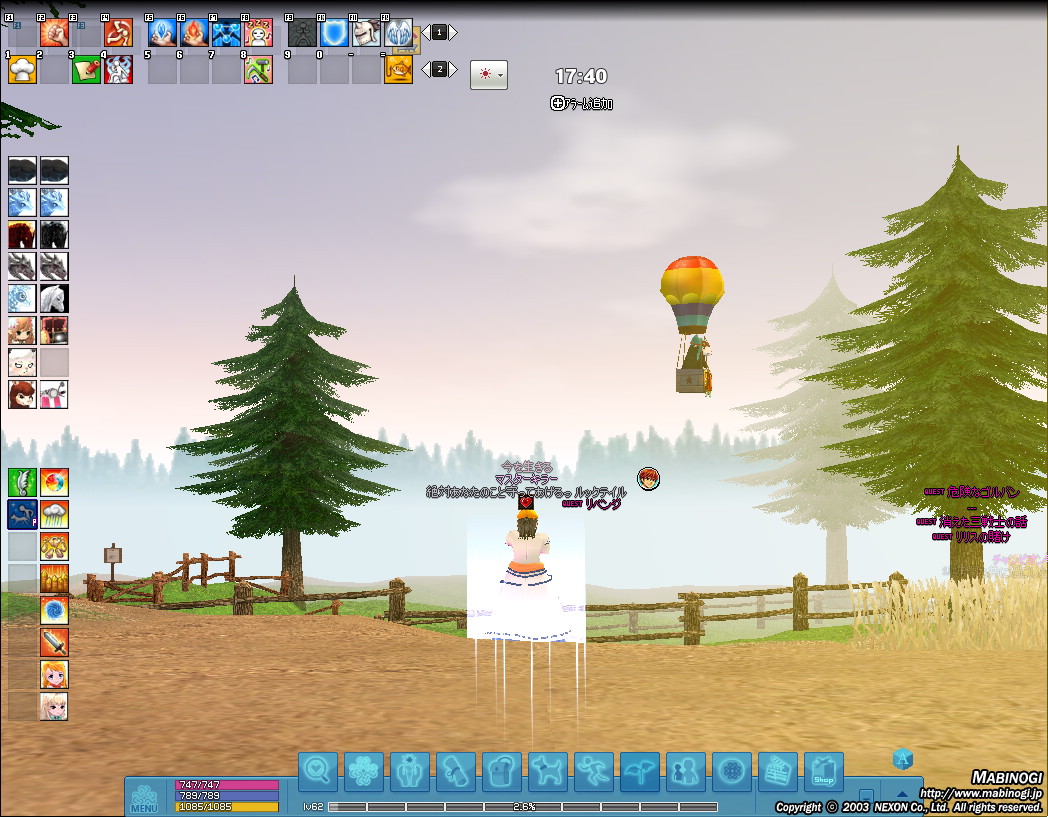Open the weather sun dropdown

pyautogui.click(x=488, y=75)
